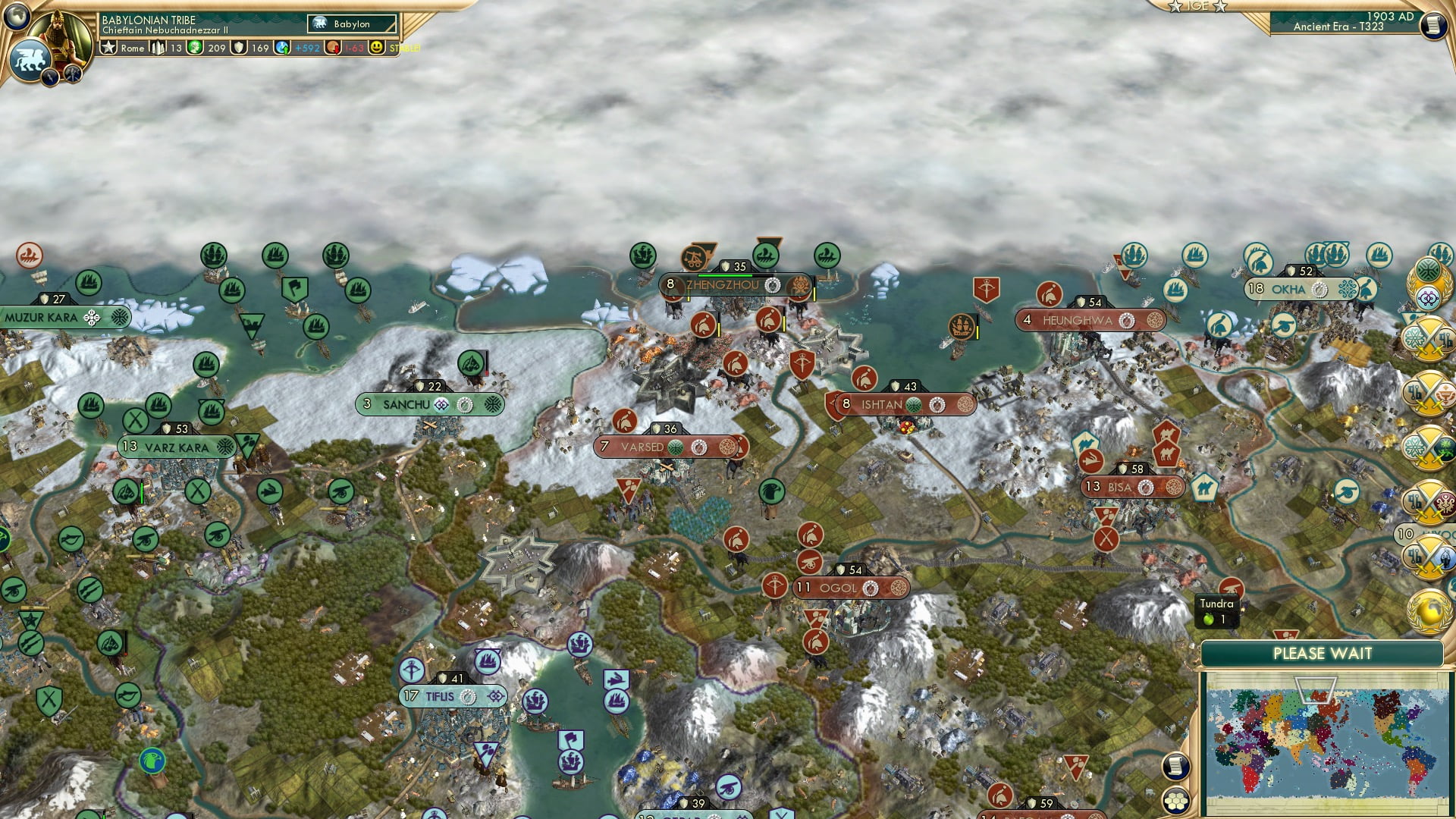Click the Rome star status toggle
Image resolution: width=1456 pixels, height=819 pixels.
[x=108, y=47]
